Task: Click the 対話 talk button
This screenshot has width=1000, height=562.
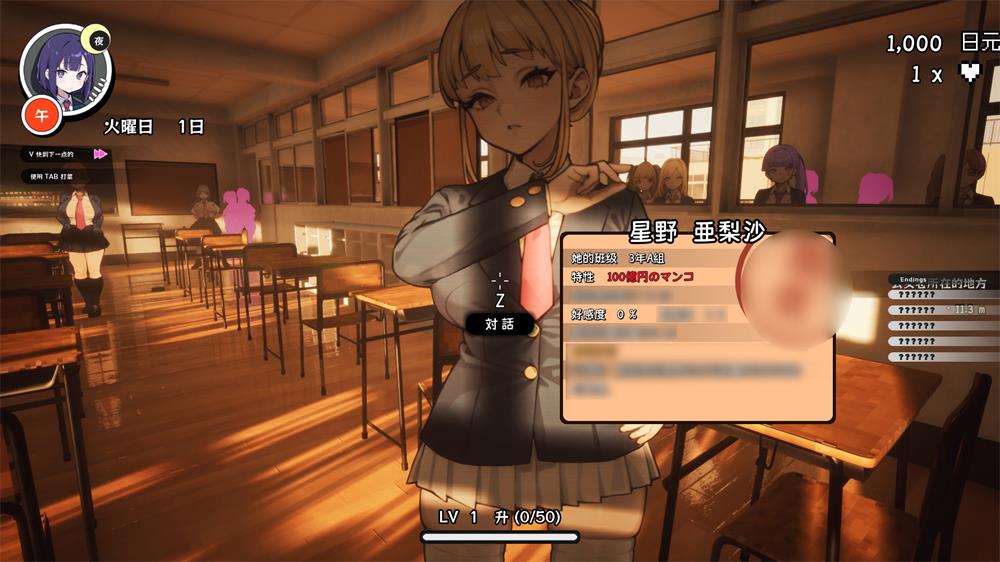Action: pyautogui.click(x=499, y=324)
